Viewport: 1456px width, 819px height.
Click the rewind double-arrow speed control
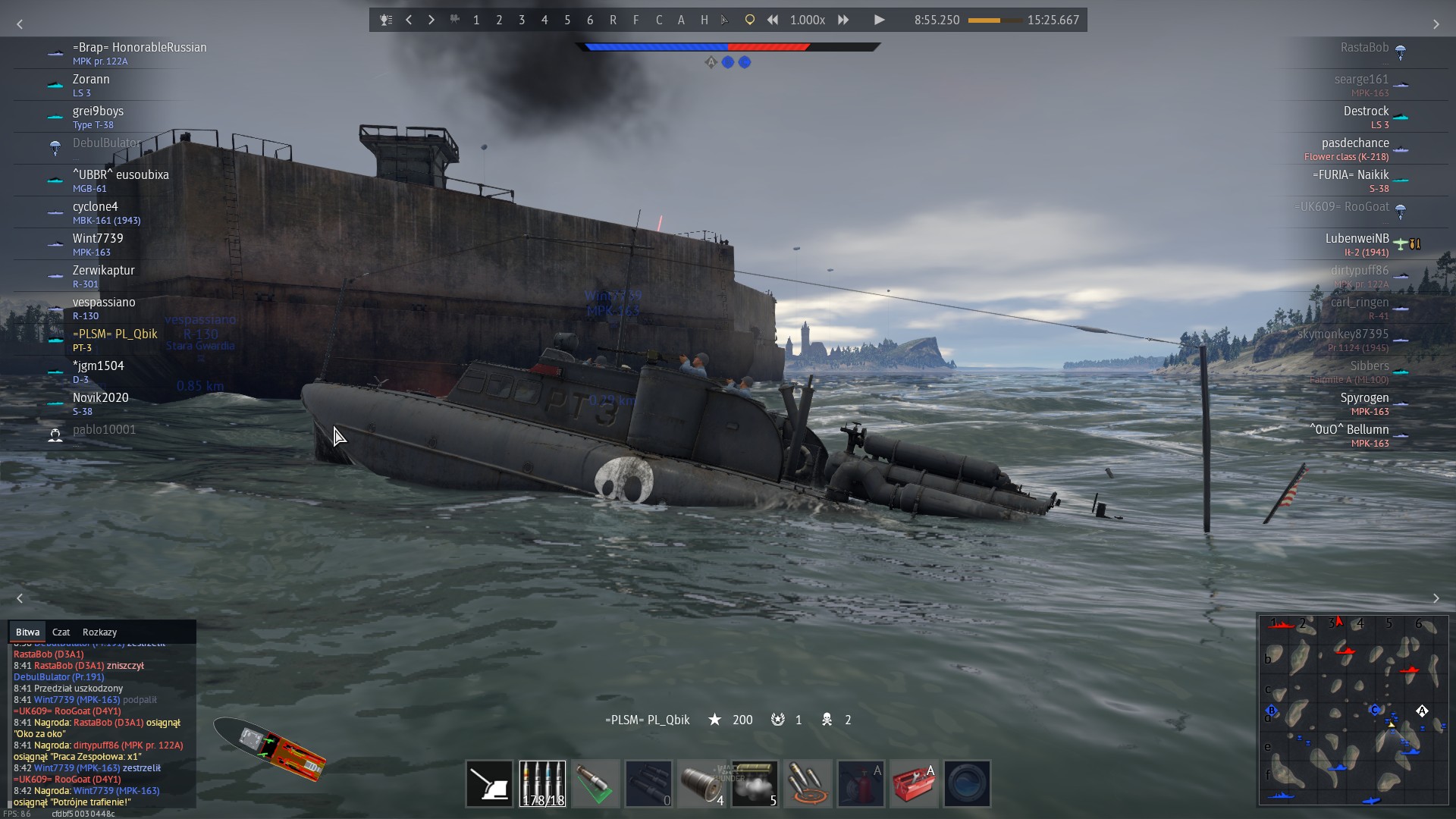click(x=772, y=20)
